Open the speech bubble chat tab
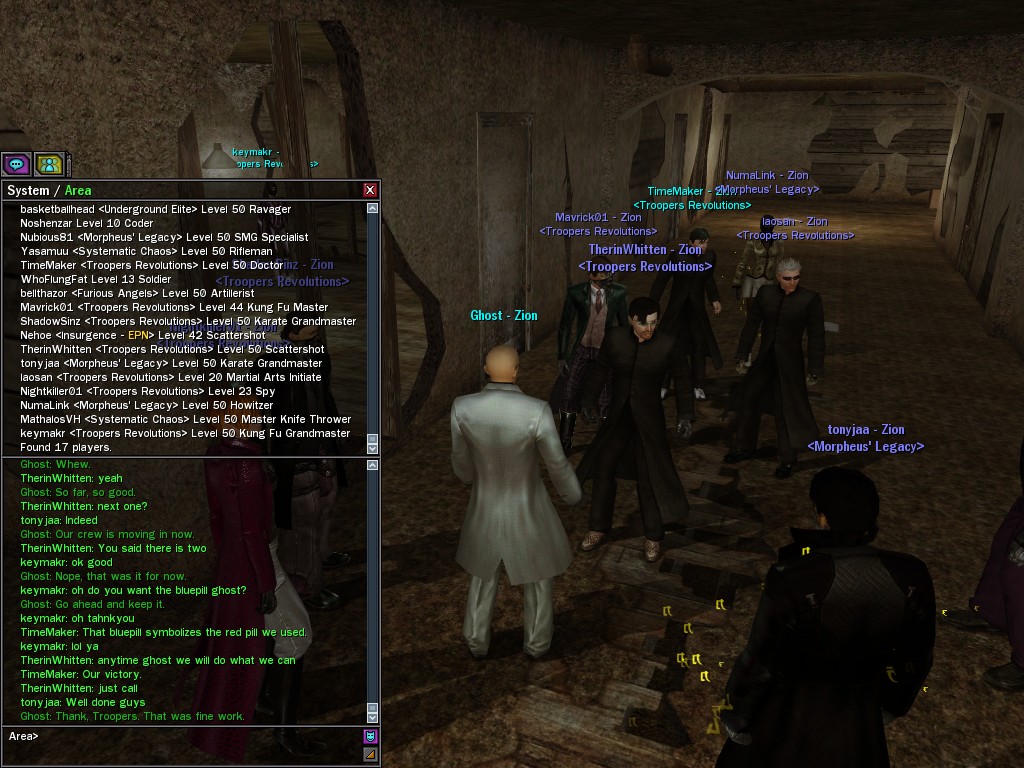Image resolution: width=1024 pixels, height=768 pixels. [16, 164]
